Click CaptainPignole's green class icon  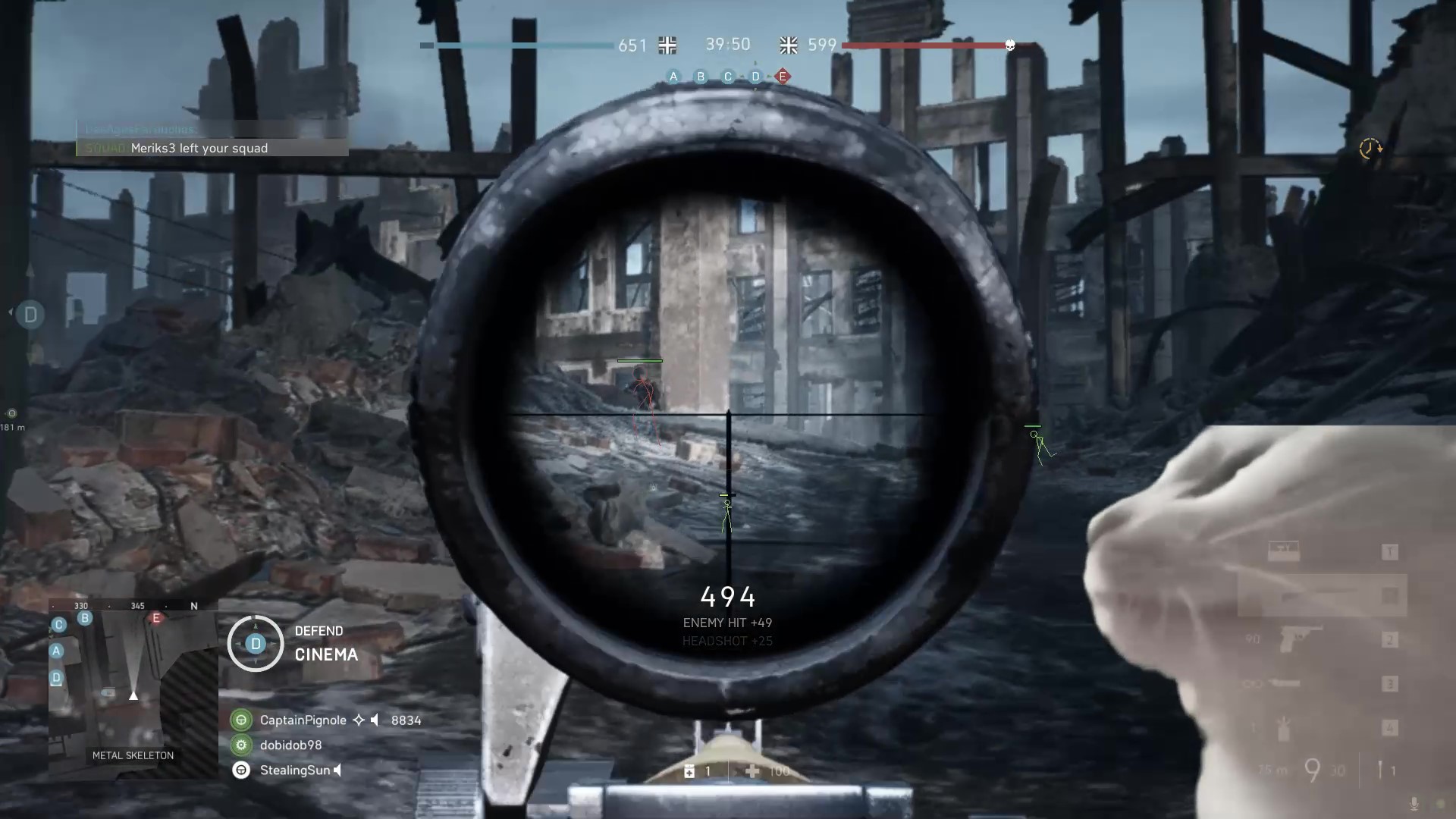(x=241, y=720)
